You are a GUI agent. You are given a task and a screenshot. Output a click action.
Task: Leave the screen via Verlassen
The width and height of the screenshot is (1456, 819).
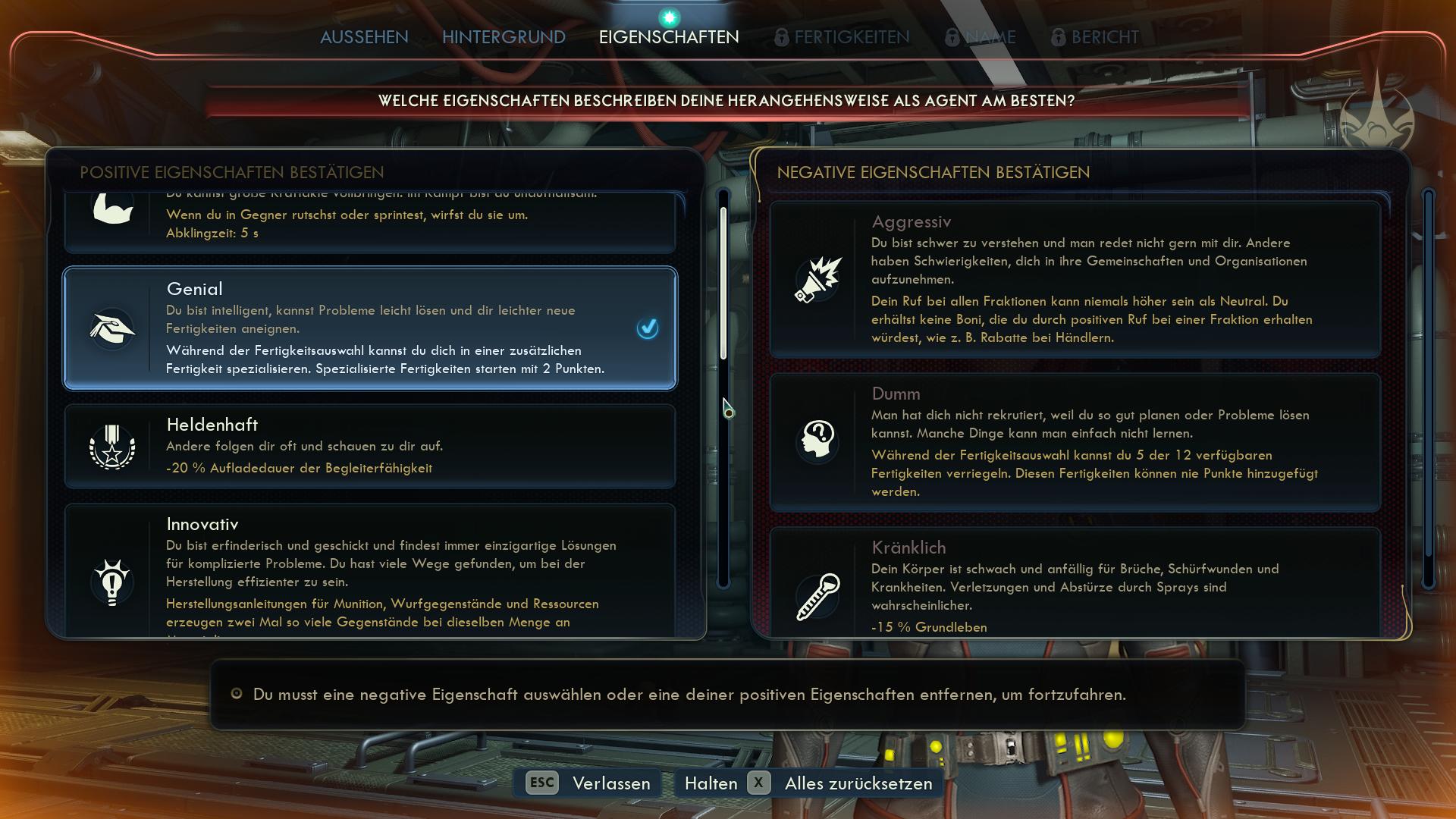pyautogui.click(x=588, y=783)
